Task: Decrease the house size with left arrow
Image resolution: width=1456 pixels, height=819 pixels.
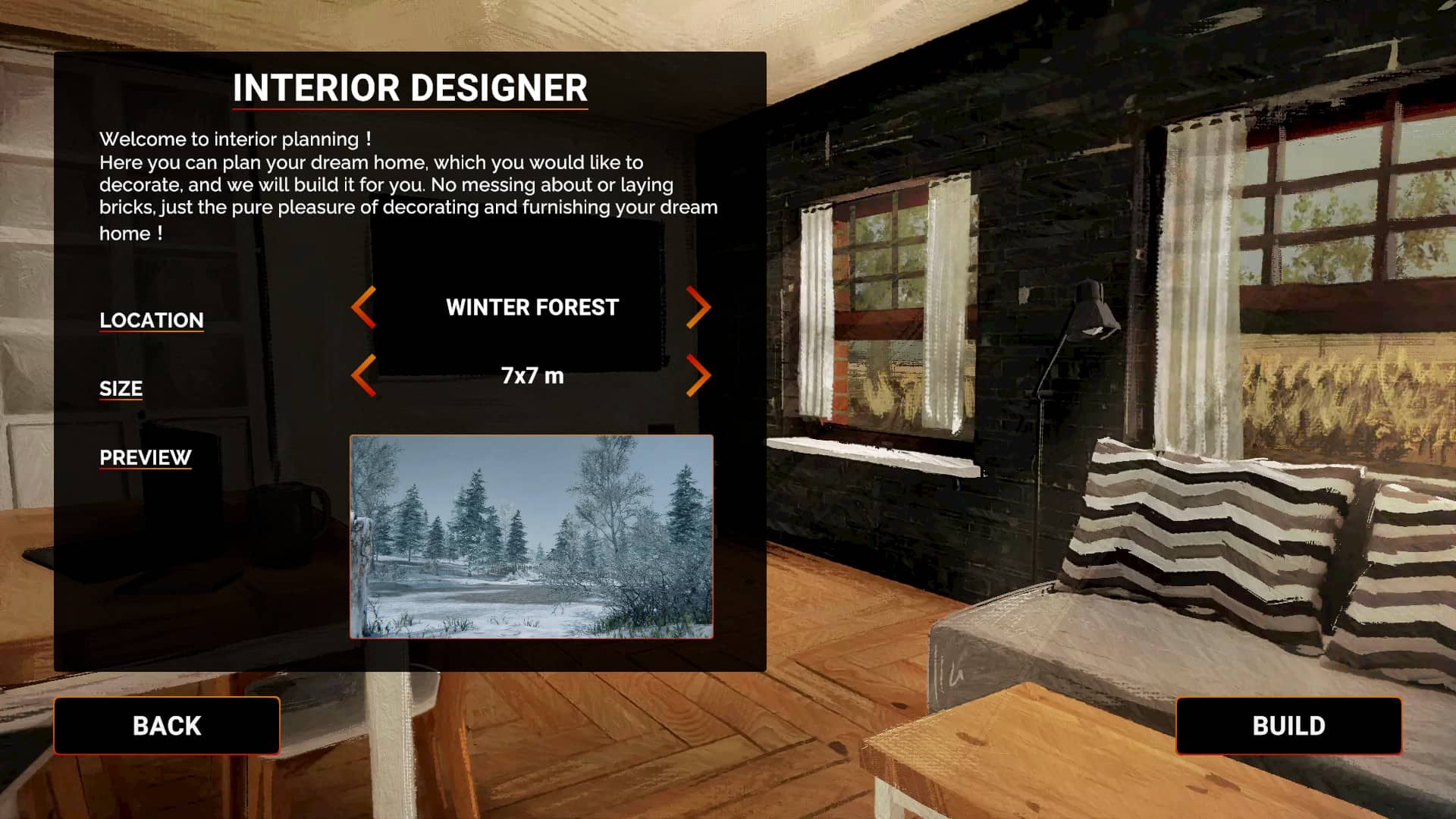Action: click(x=364, y=375)
